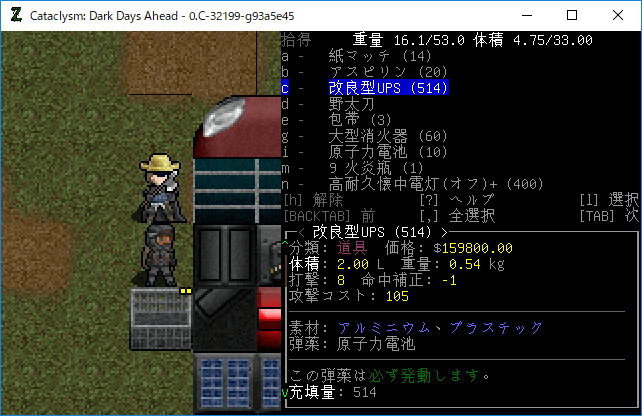This screenshot has width=642, height=416.
Task: Pick the 包帯 (3) list entry
Action: (360, 120)
